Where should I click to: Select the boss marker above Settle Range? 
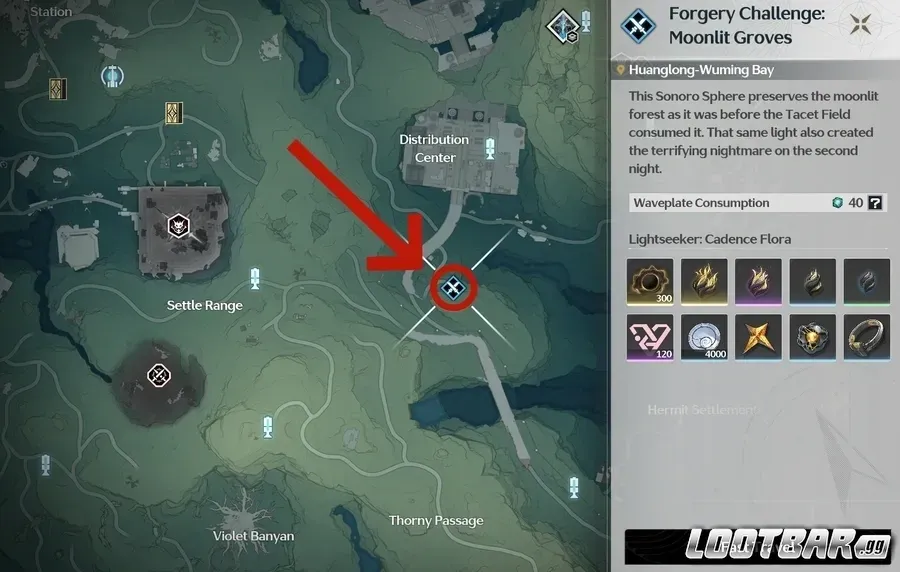point(178,223)
